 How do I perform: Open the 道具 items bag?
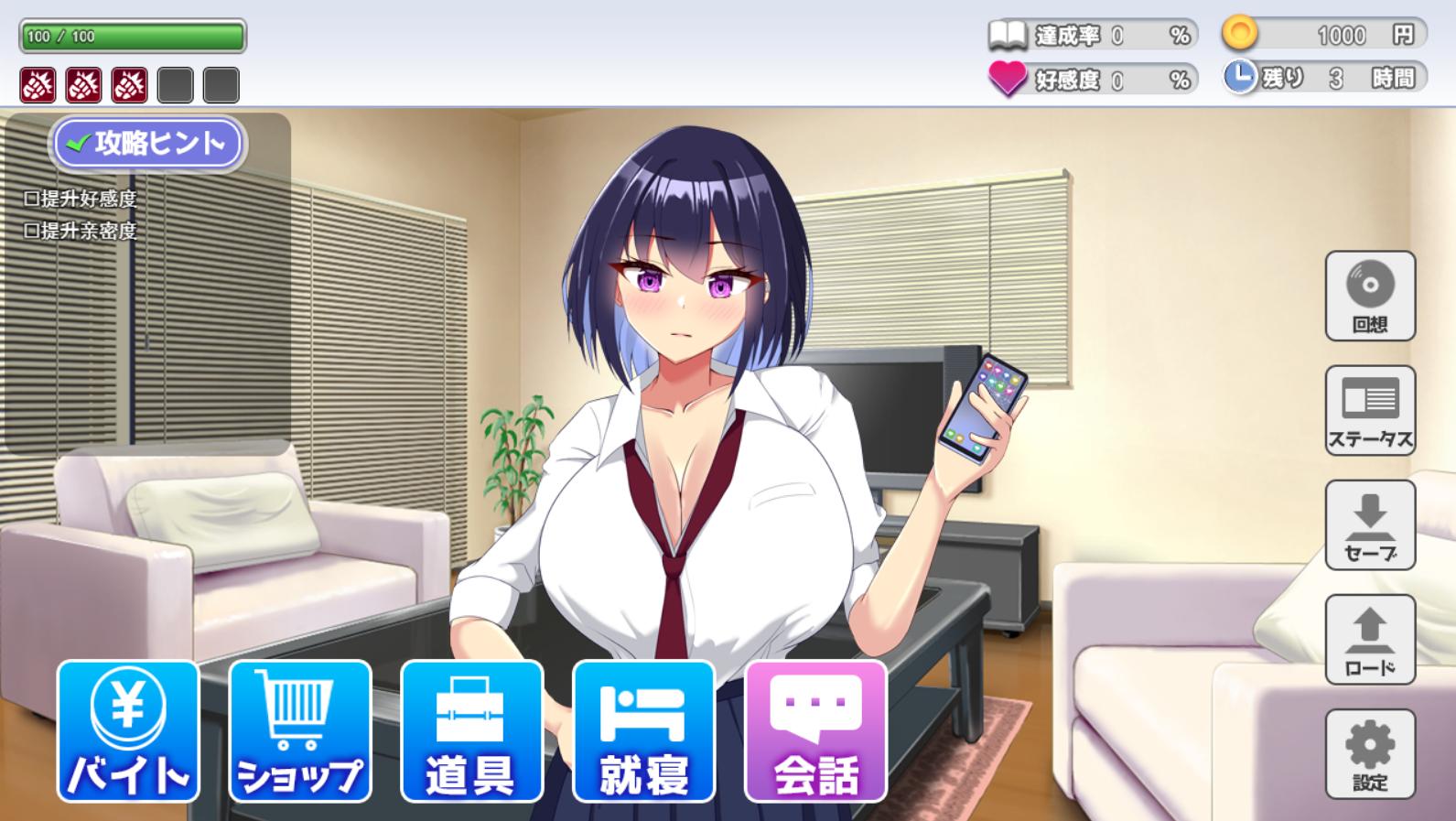coord(471,731)
